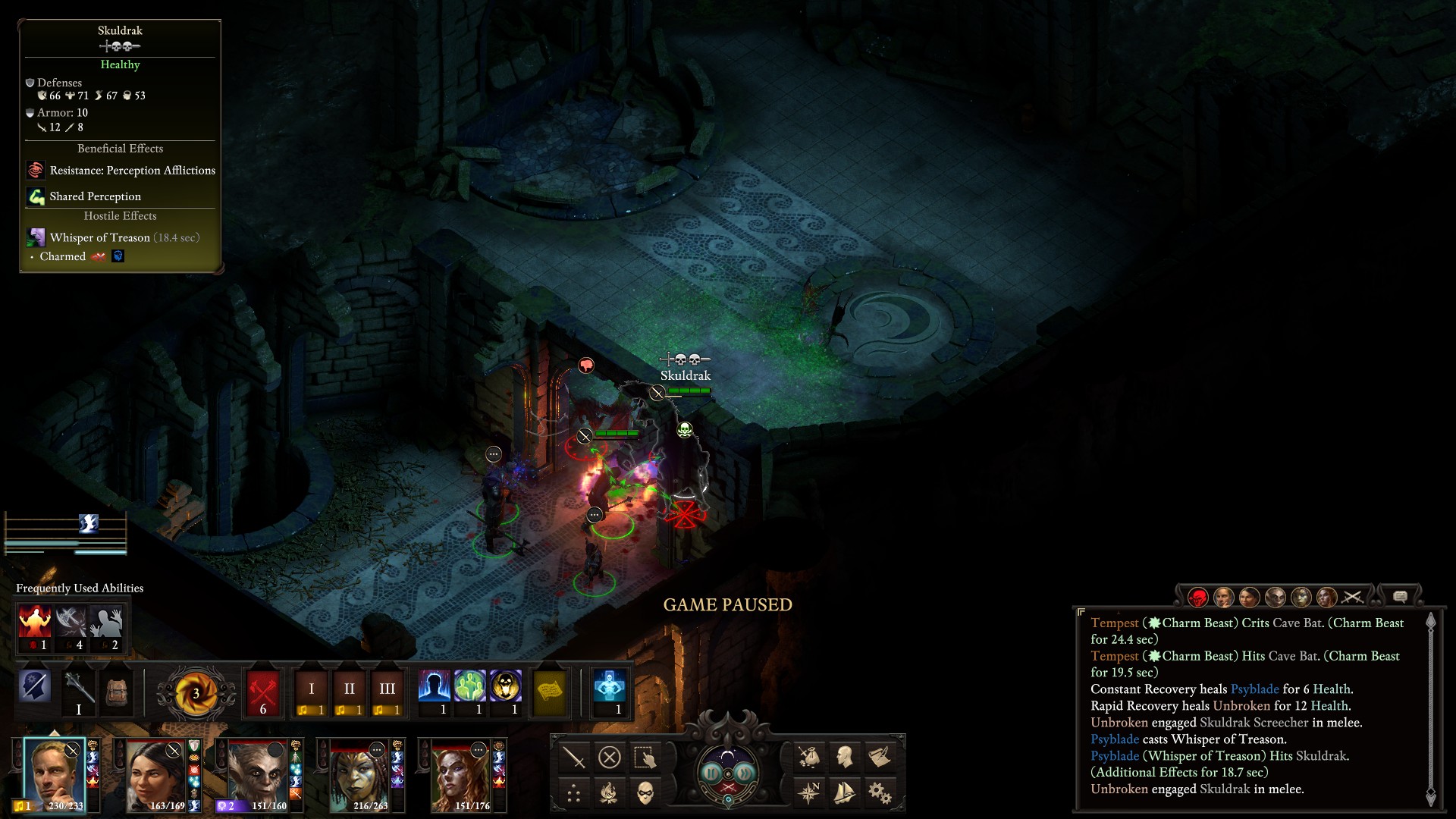Unpause the game with the pause button
Viewport: 1456px width, 819px height.
(712, 773)
